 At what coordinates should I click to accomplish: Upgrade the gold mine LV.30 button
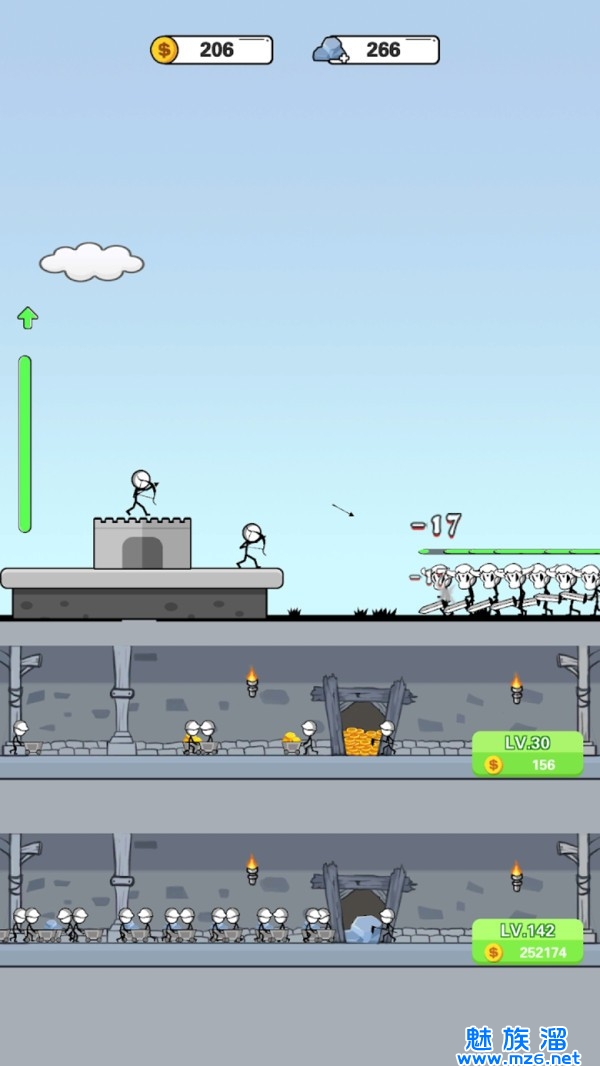(527, 754)
